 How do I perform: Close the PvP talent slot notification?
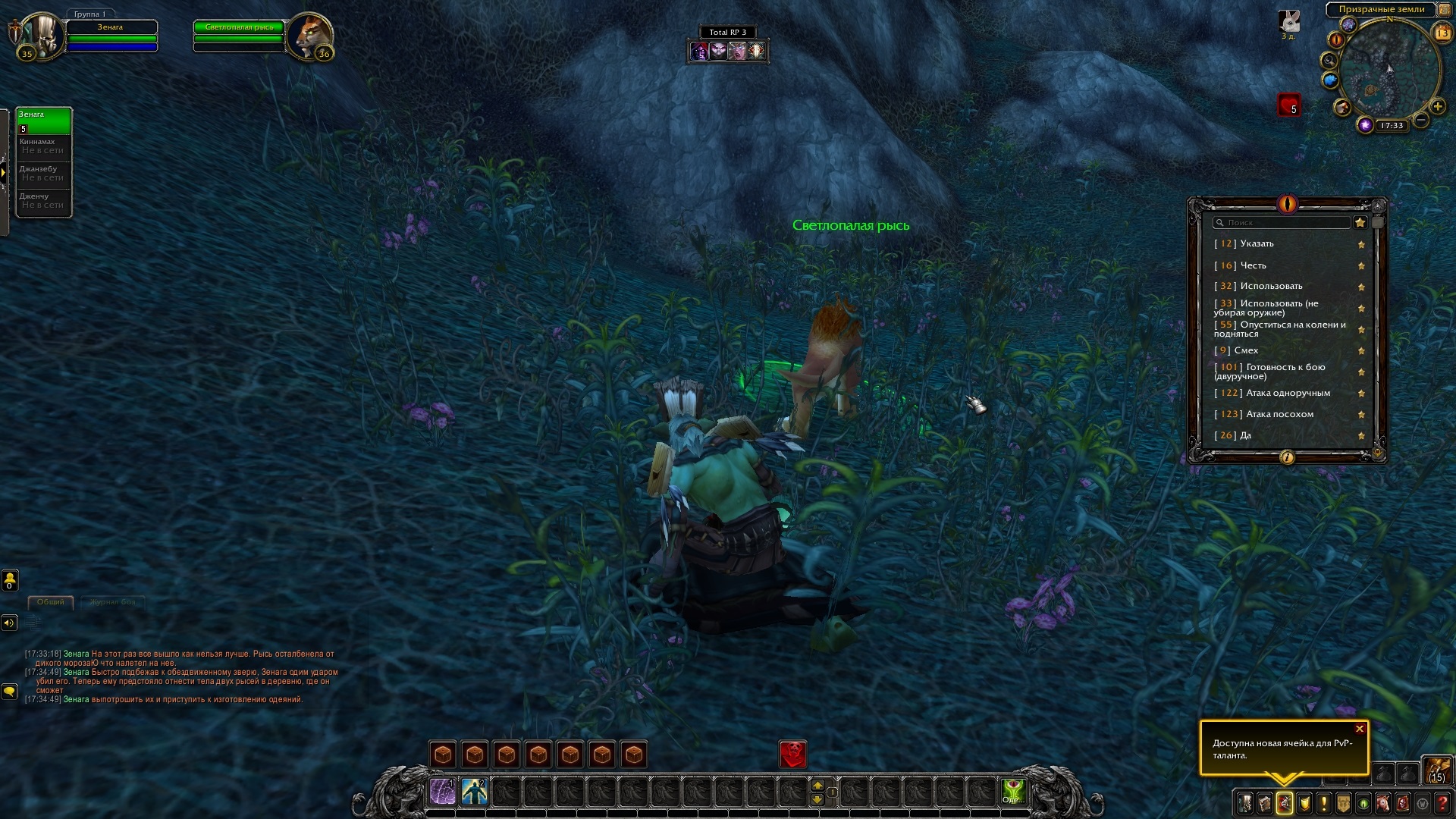[1360, 729]
